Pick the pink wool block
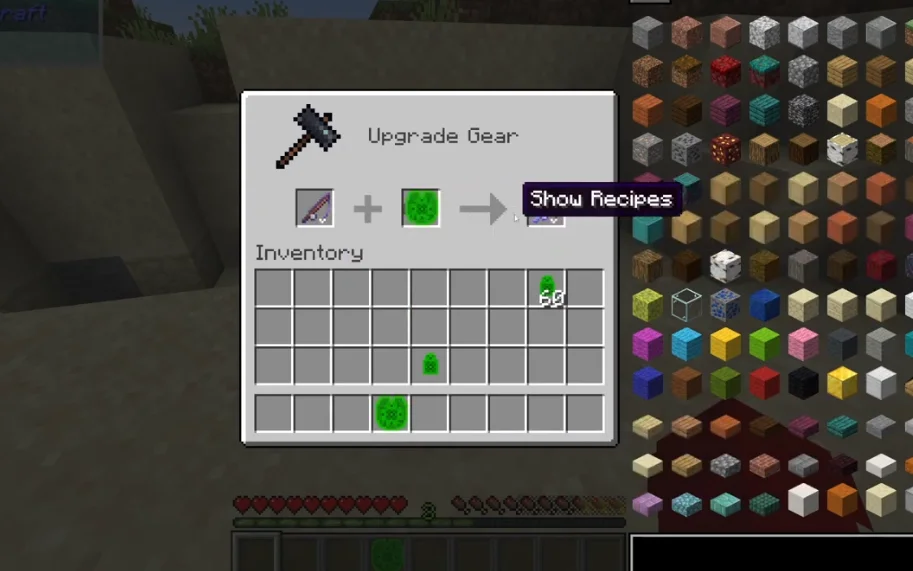Viewport: 913px width, 571px height. pos(803,344)
